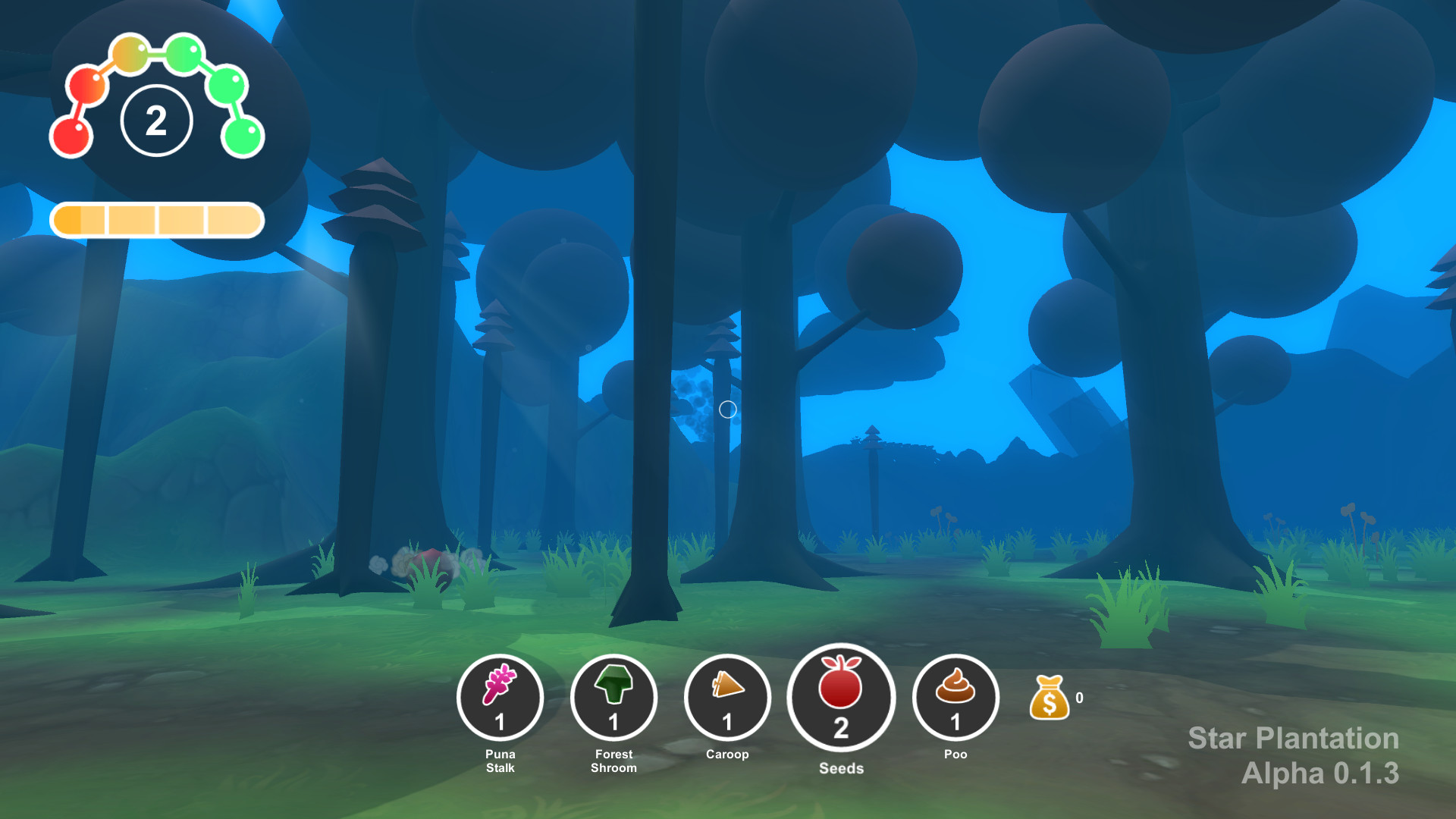
Task: Click the Caroop inventory icon
Action: pyautogui.click(x=727, y=698)
